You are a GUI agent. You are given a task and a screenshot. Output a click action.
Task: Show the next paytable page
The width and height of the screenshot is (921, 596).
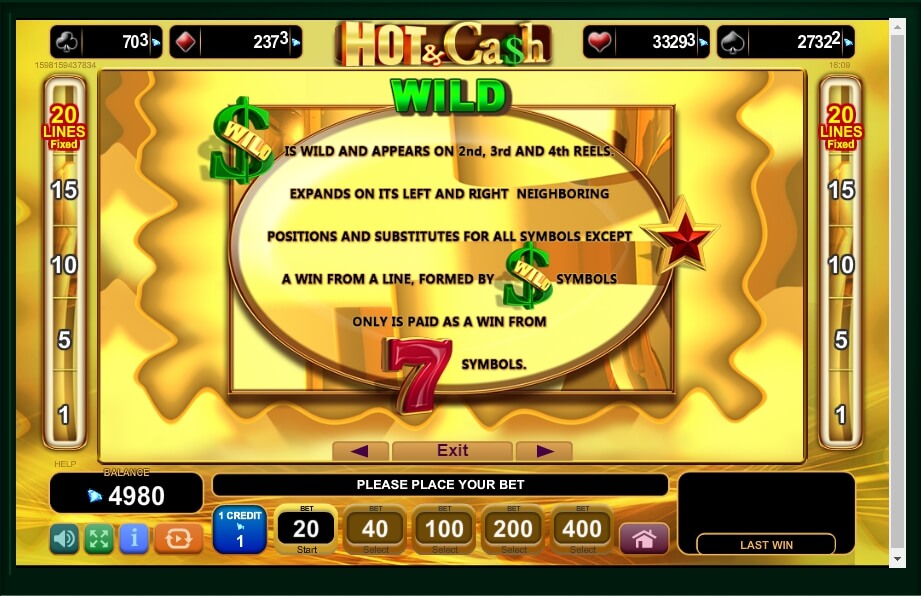[x=544, y=451]
